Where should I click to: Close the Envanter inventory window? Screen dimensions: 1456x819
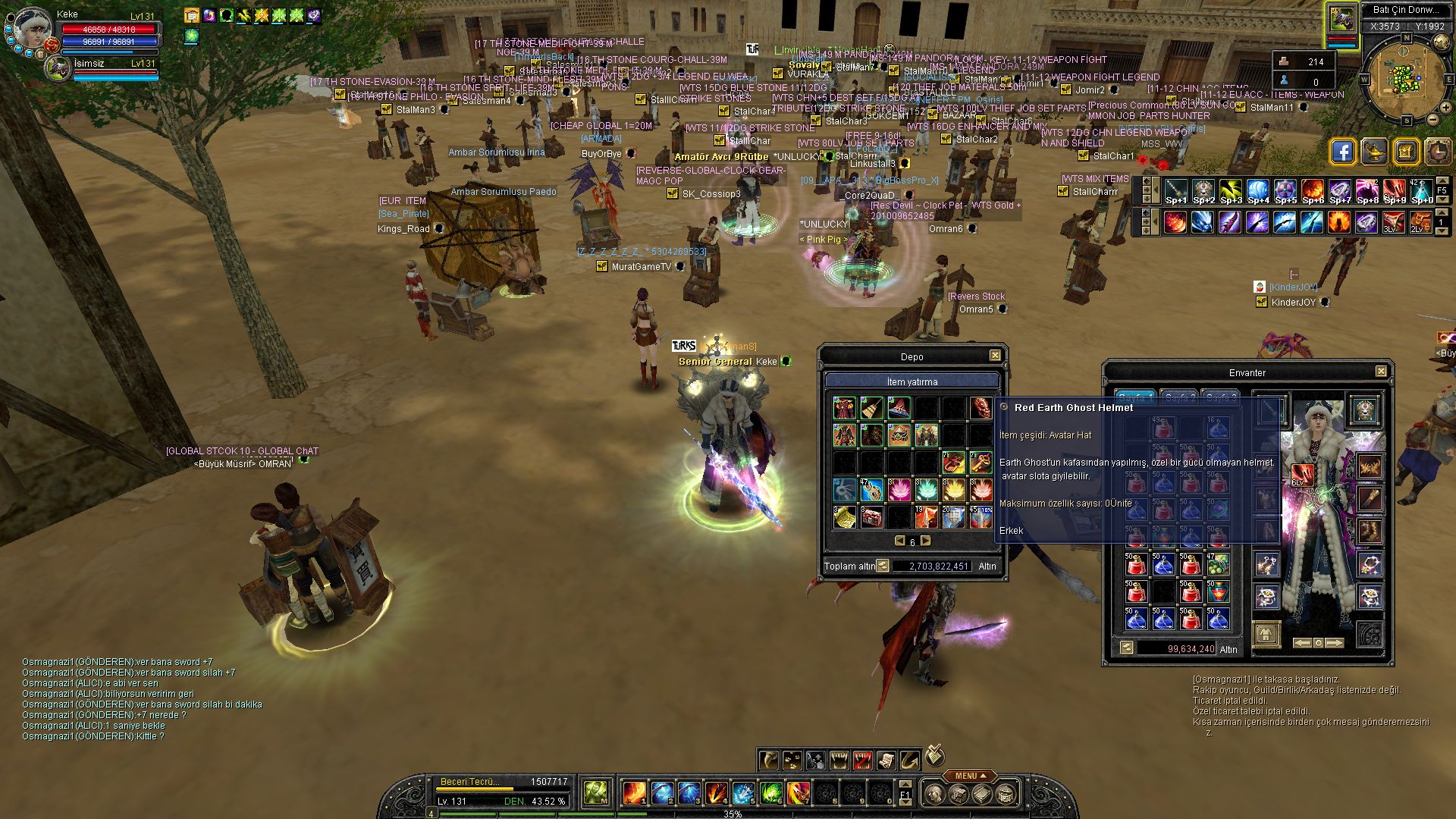(x=1381, y=372)
